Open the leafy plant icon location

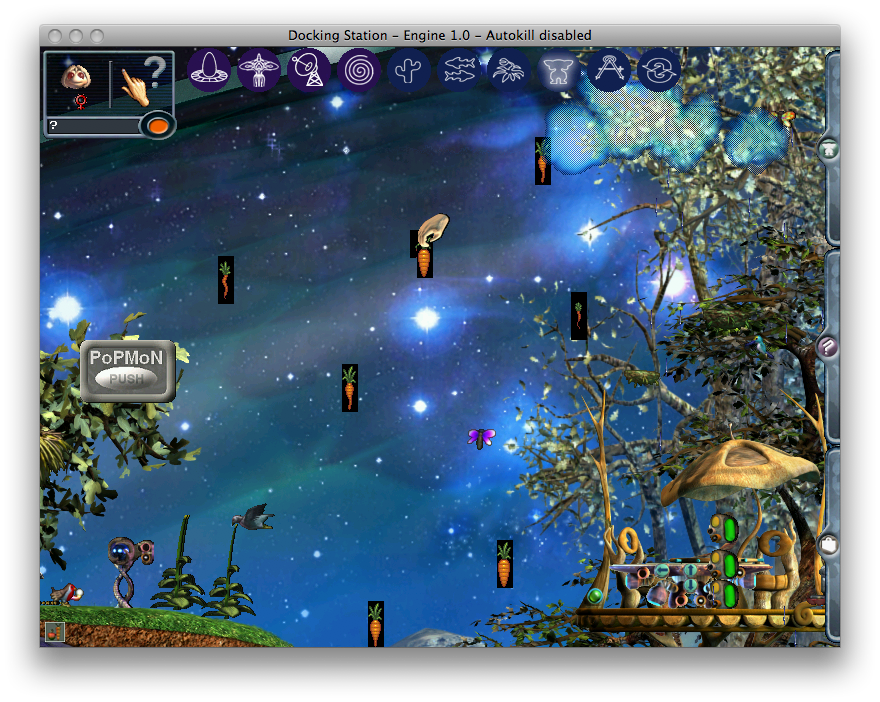coord(509,70)
